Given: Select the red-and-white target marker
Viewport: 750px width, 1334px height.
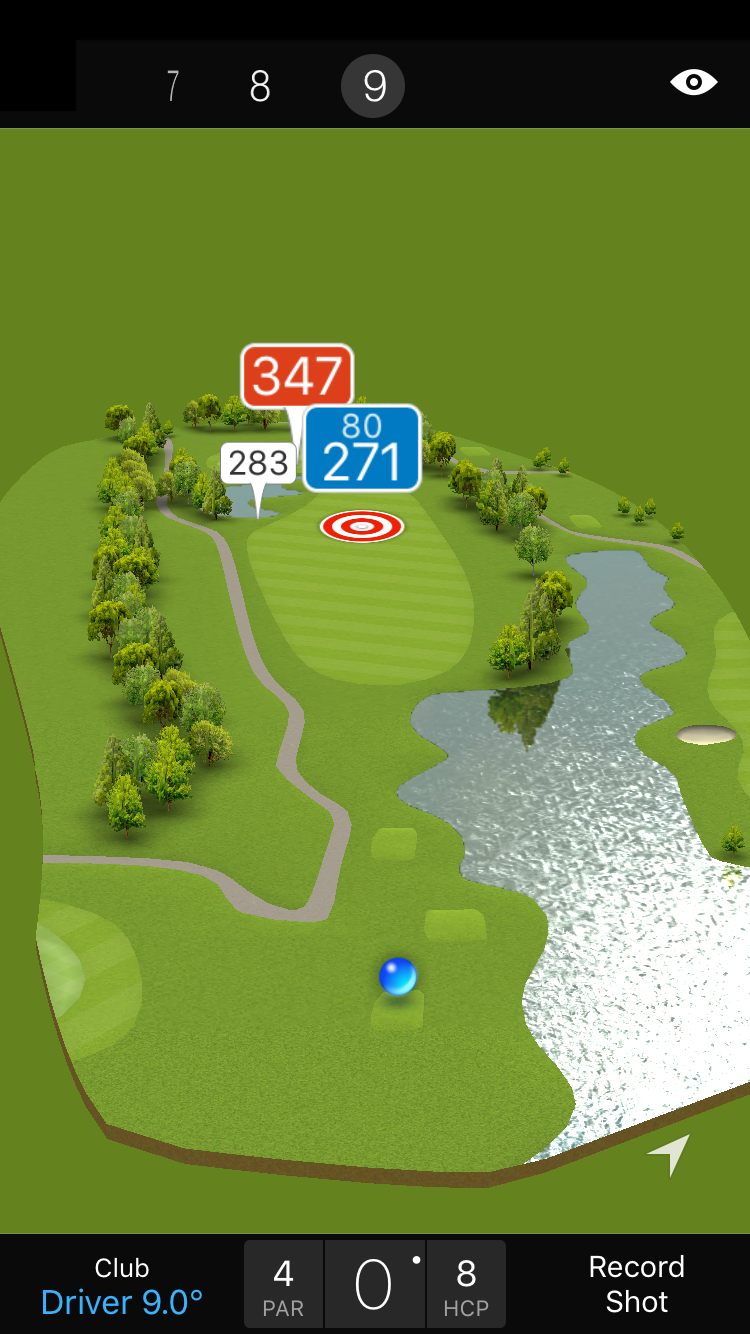Looking at the screenshot, I should (x=362, y=525).
